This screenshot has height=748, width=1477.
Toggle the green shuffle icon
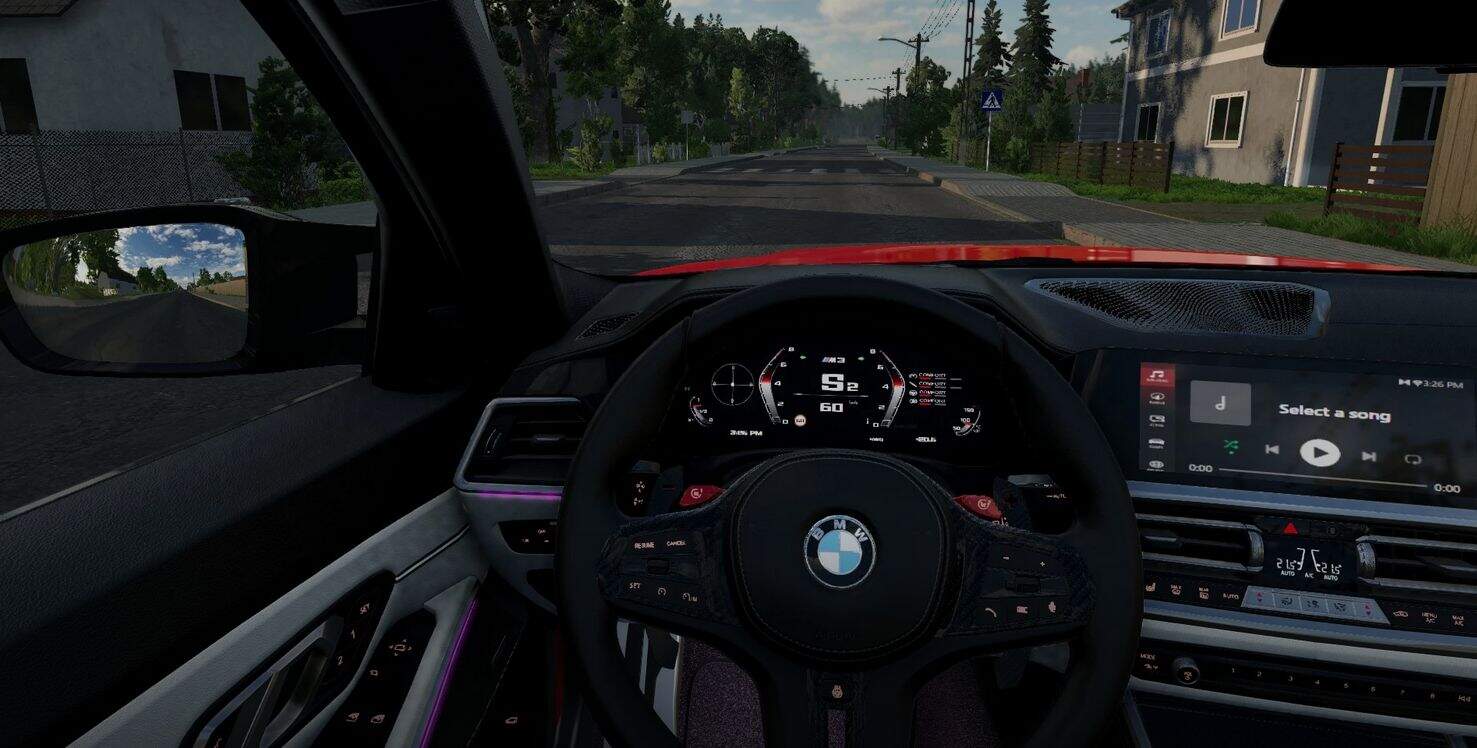[x=1230, y=446]
